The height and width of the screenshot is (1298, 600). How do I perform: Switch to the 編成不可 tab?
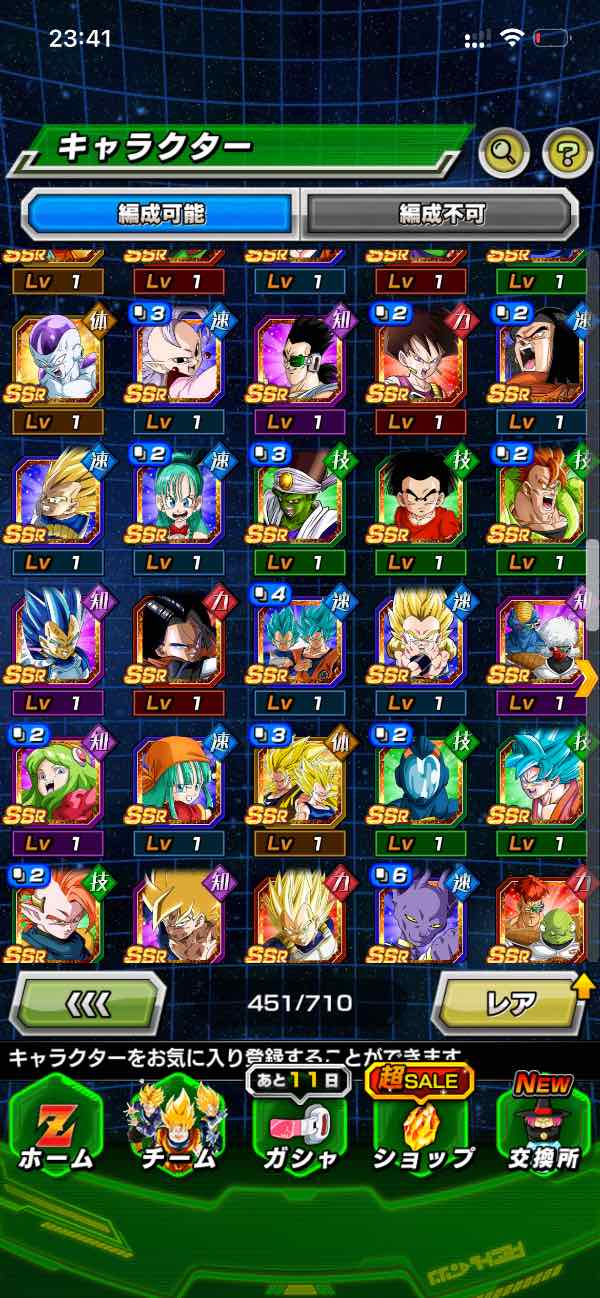click(x=441, y=213)
